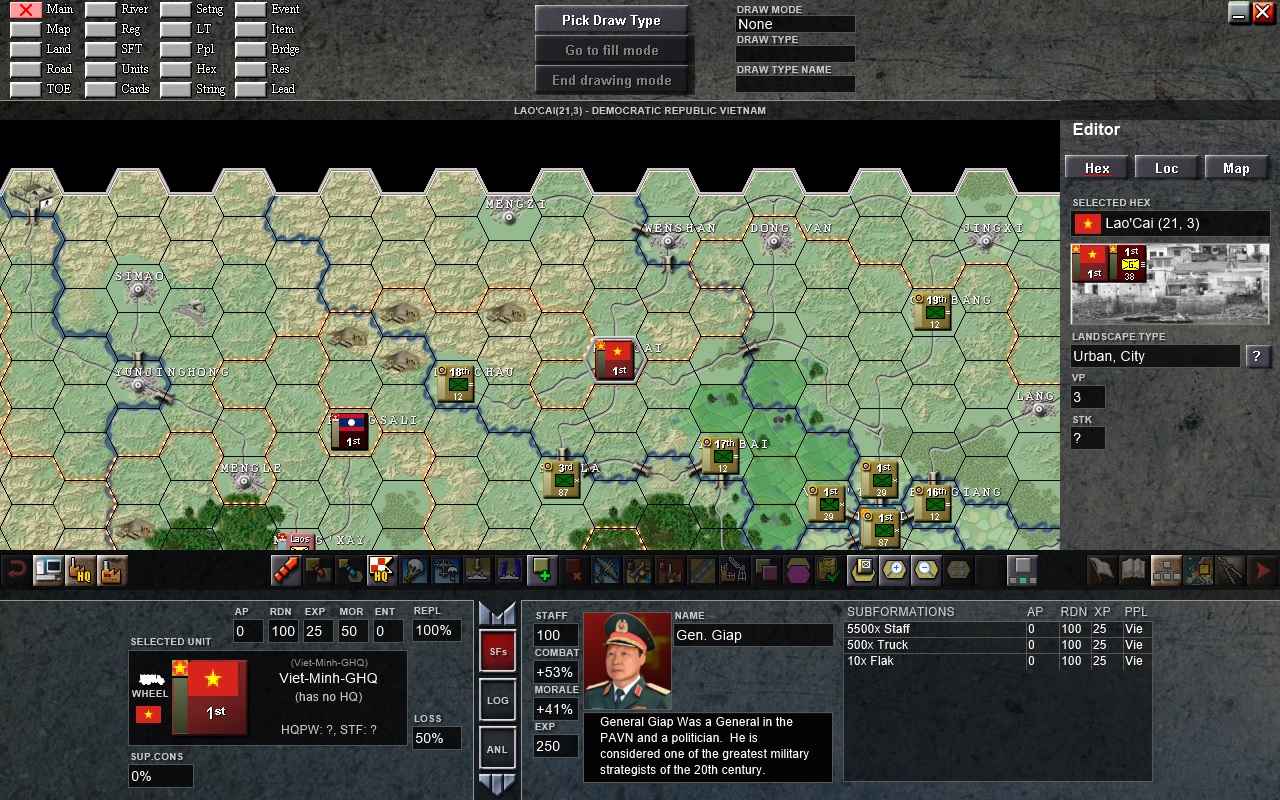Open the DRAW MODE None selector

[x=795, y=23]
